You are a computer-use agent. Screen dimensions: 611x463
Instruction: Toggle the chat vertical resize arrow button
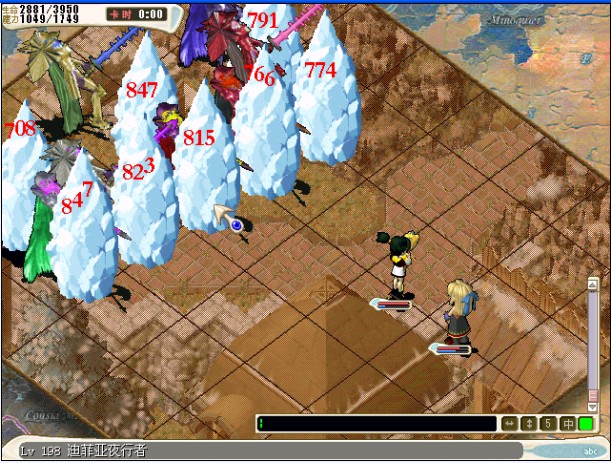click(529, 424)
